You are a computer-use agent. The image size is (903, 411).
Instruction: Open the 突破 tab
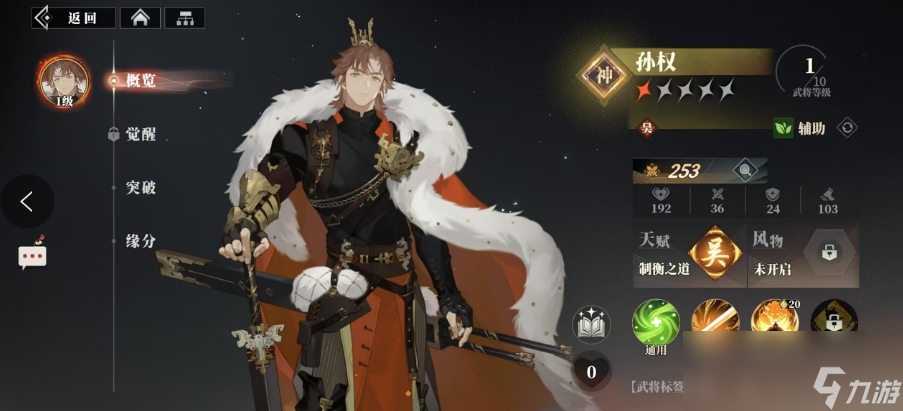(140, 188)
